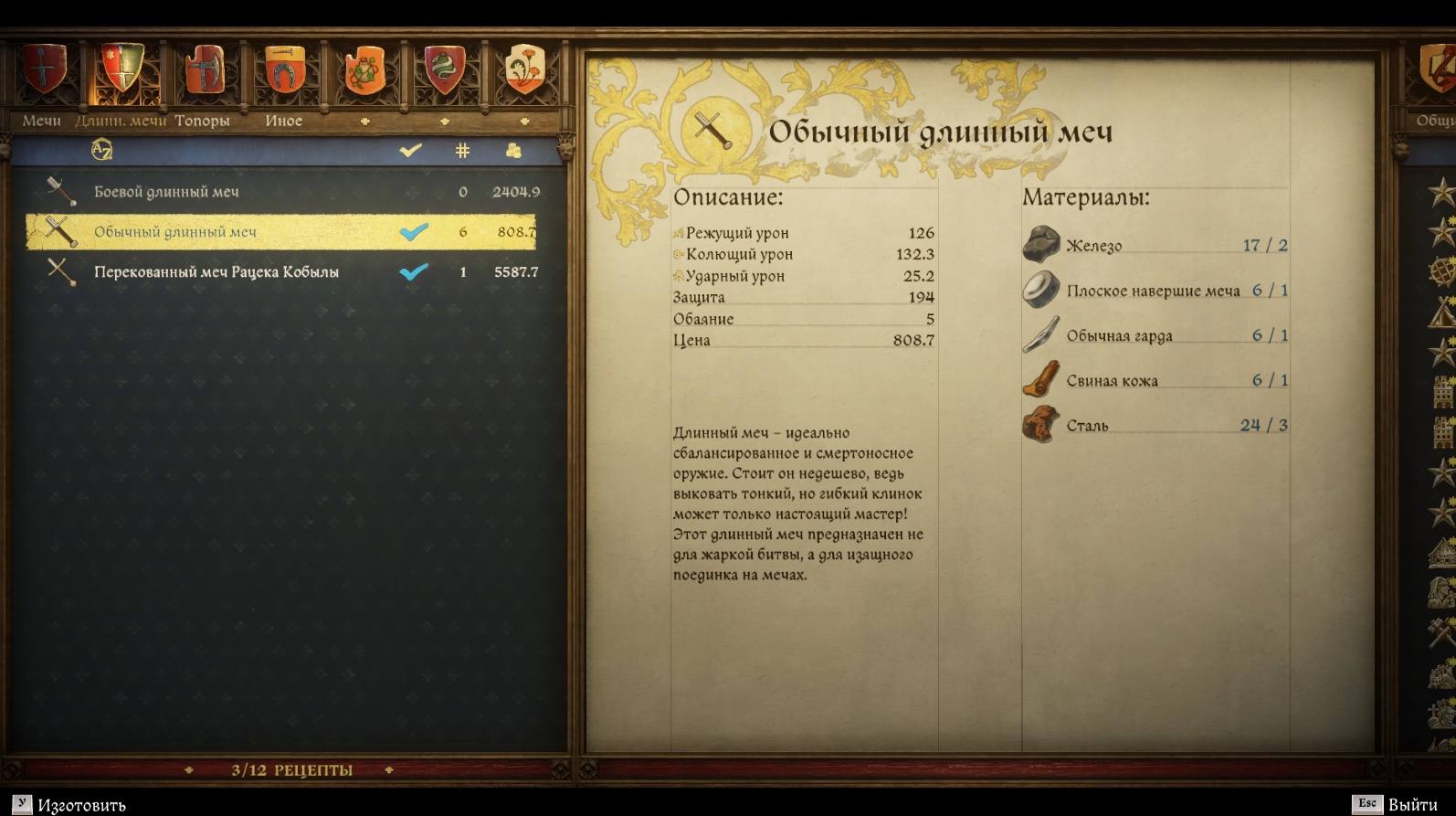This screenshot has height=816, width=1456.
Task: Click the Сталь material entry
Action: pyautogui.click(x=1087, y=426)
